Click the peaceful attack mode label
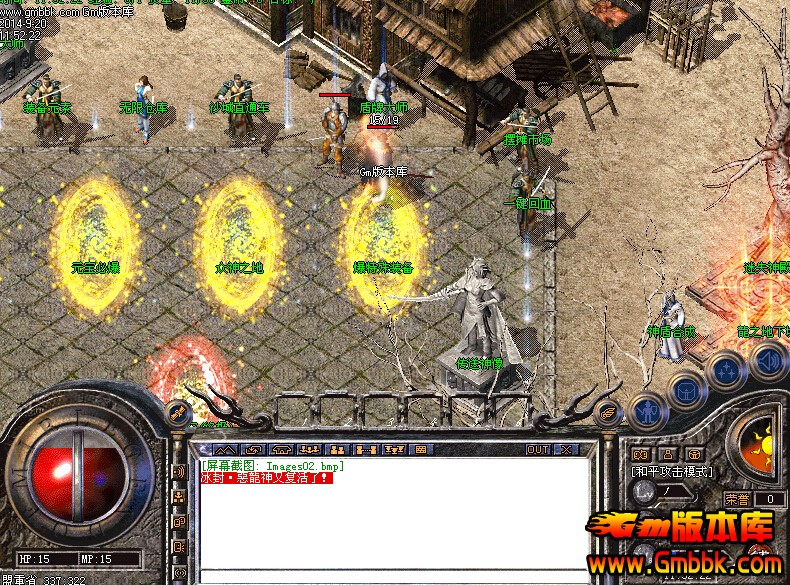Screen dimensions: 790x585 (x=672, y=471)
